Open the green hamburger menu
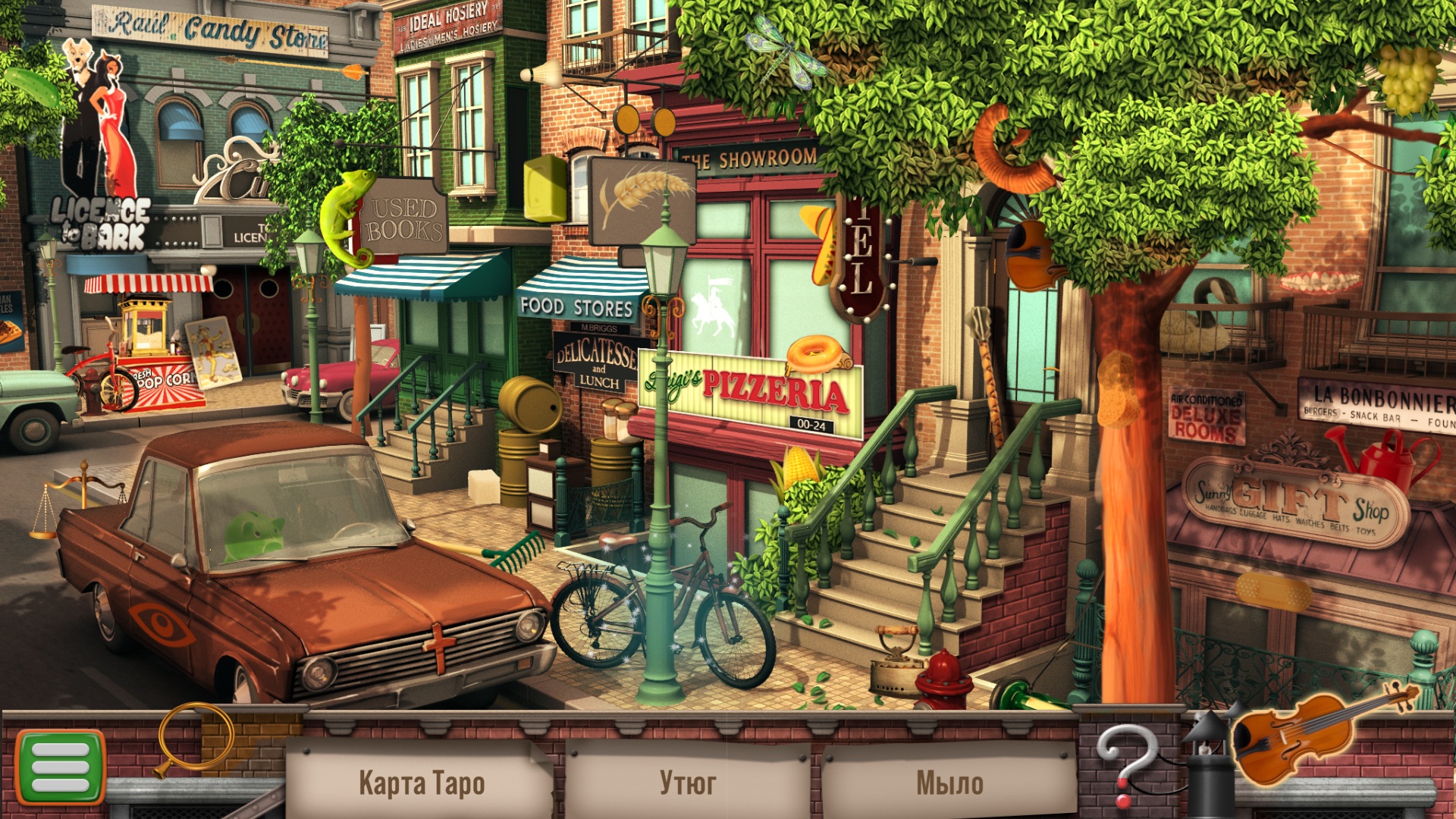The image size is (1456, 819). tap(60, 767)
